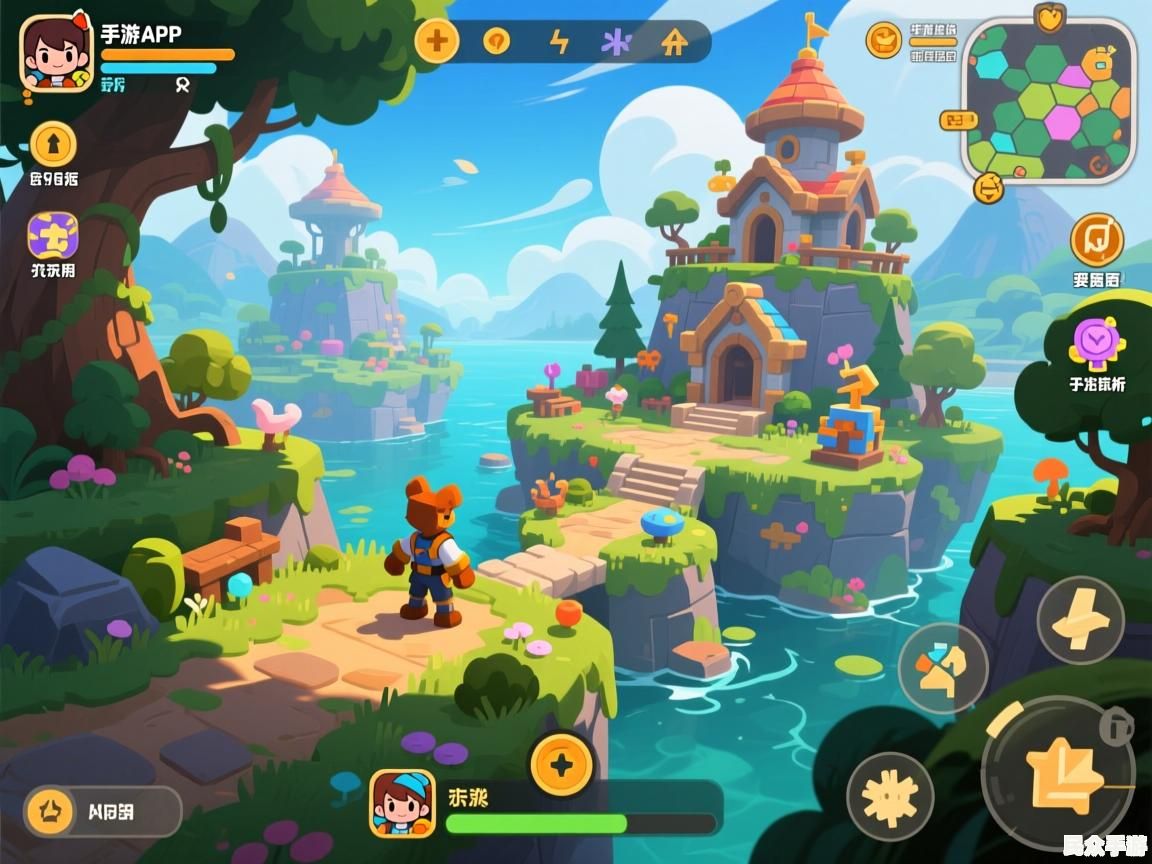Click the orange plus button above the bottom bar
The height and width of the screenshot is (864, 1152).
pos(562,766)
